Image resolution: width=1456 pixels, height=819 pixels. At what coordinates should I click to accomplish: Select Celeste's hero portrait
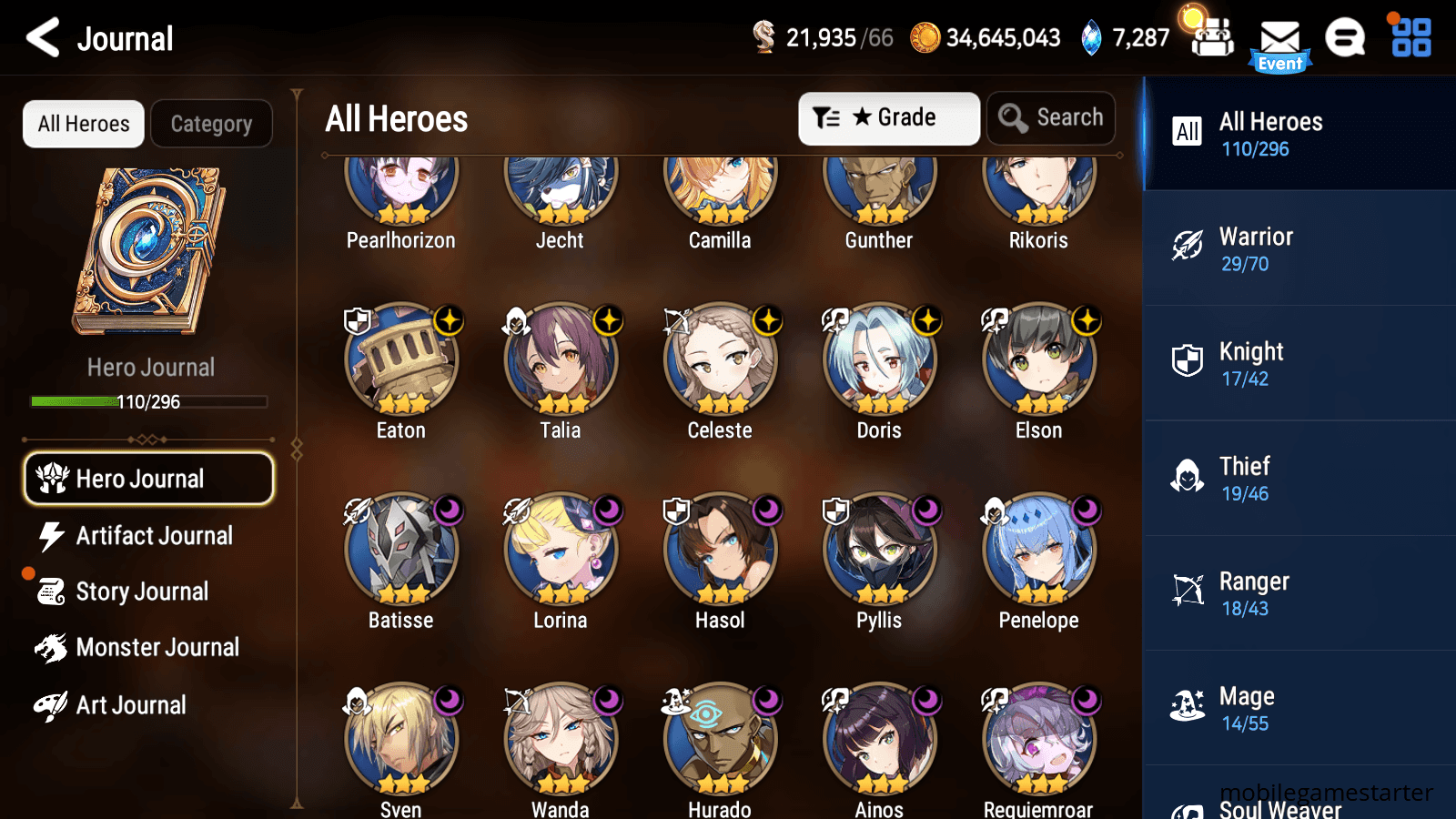tap(719, 359)
